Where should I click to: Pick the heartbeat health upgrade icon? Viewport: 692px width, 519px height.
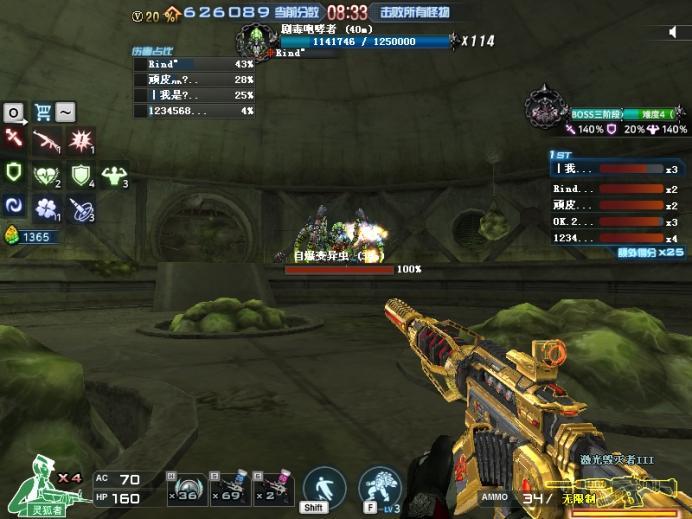(46, 174)
